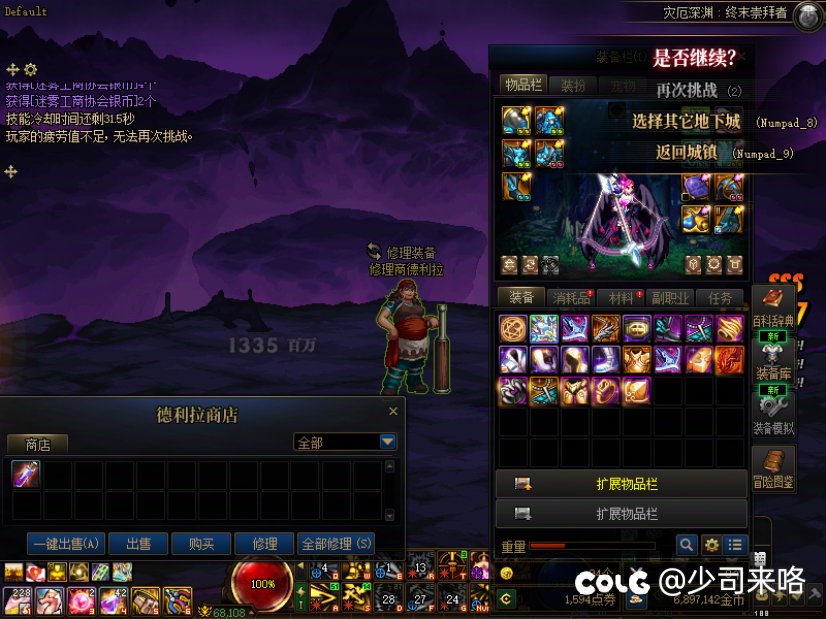Select 选择其它地下城 option

coord(686,122)
